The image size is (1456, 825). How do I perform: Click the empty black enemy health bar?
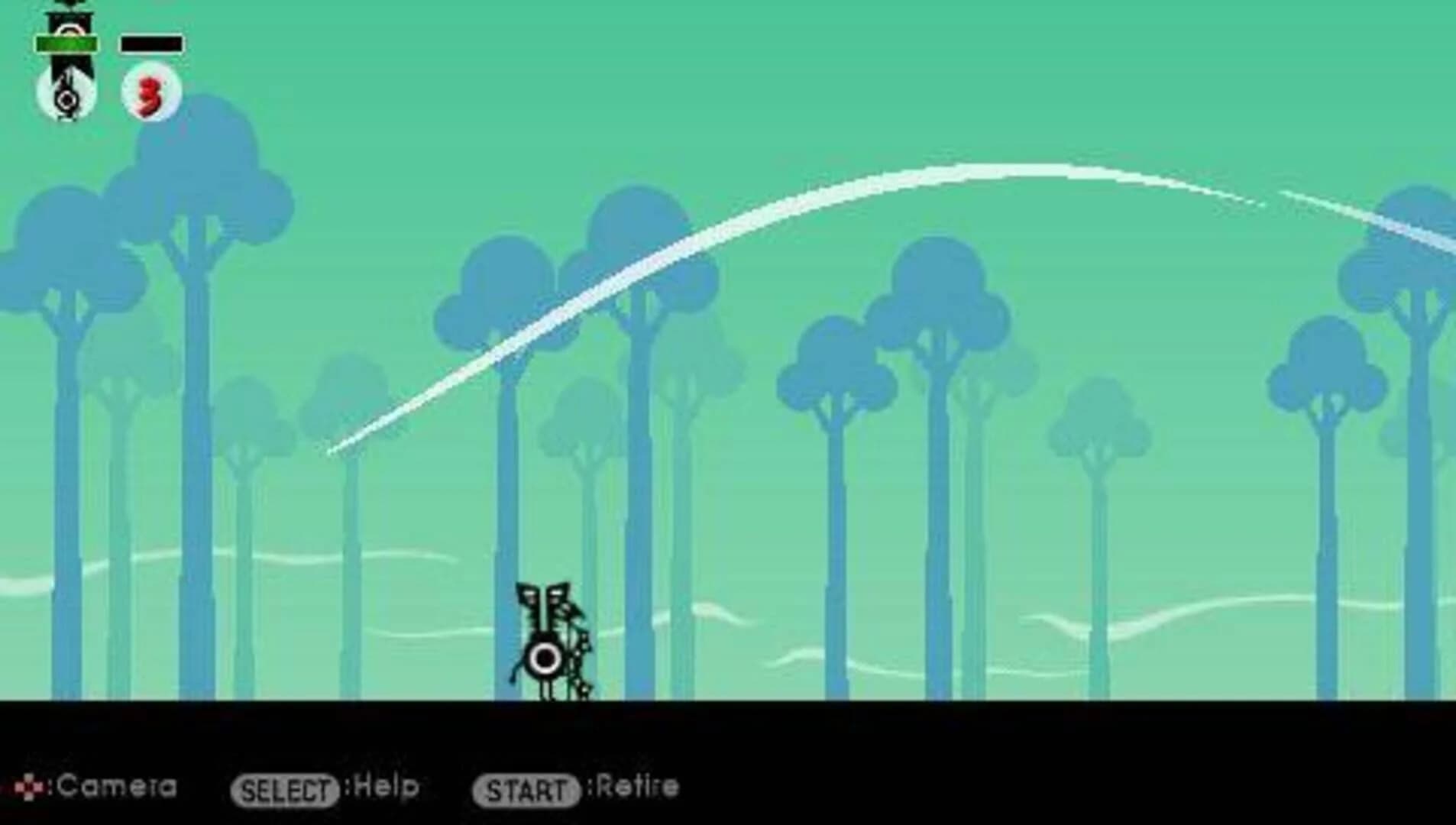[x=150, y=44]
